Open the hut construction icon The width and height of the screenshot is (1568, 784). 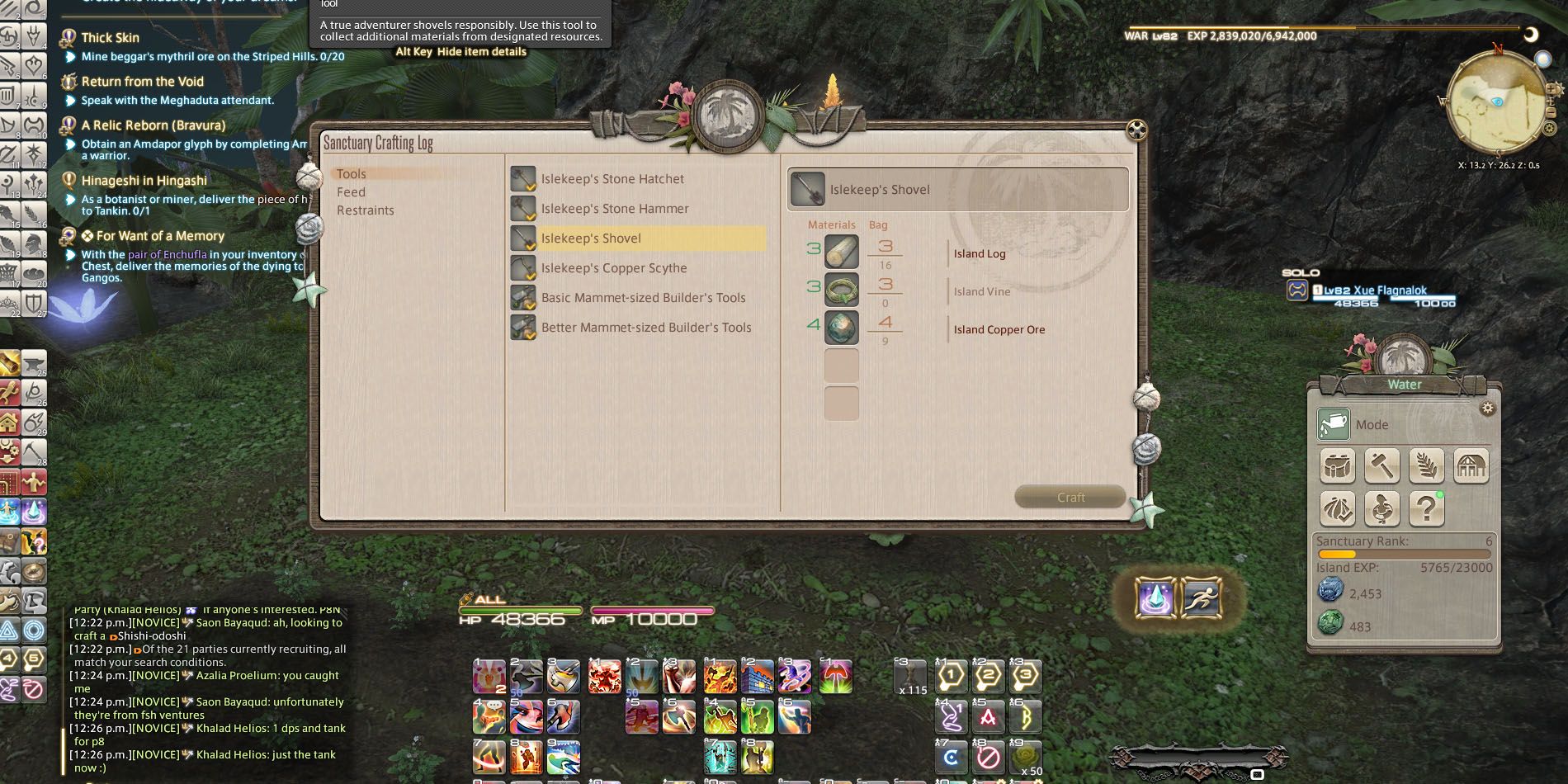point(1471,465)
